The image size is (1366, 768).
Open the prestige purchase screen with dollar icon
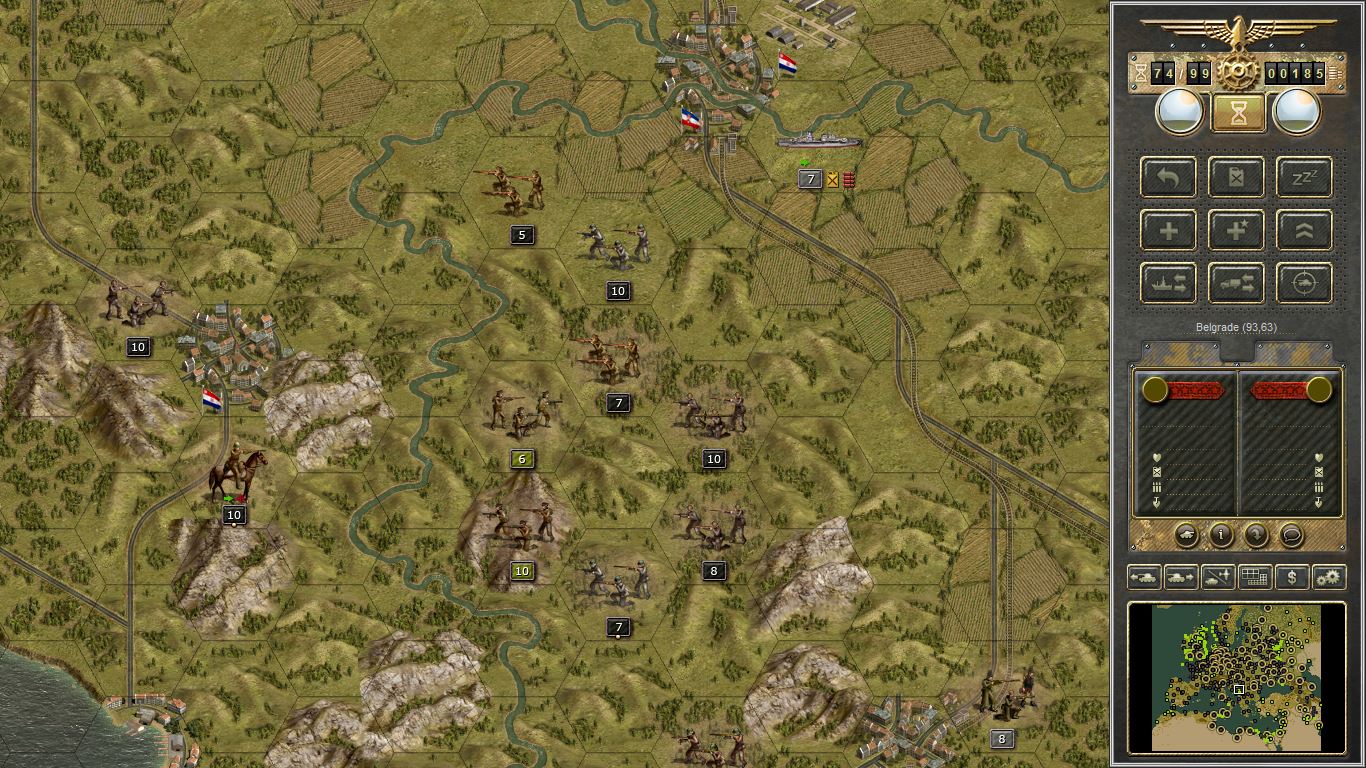pos(1292,577)
